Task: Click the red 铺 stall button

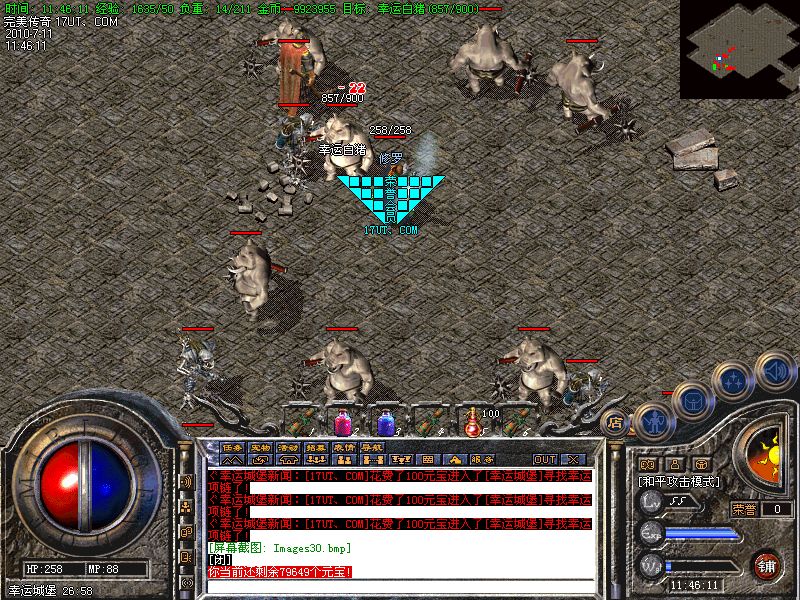Action: pos(766,565)
